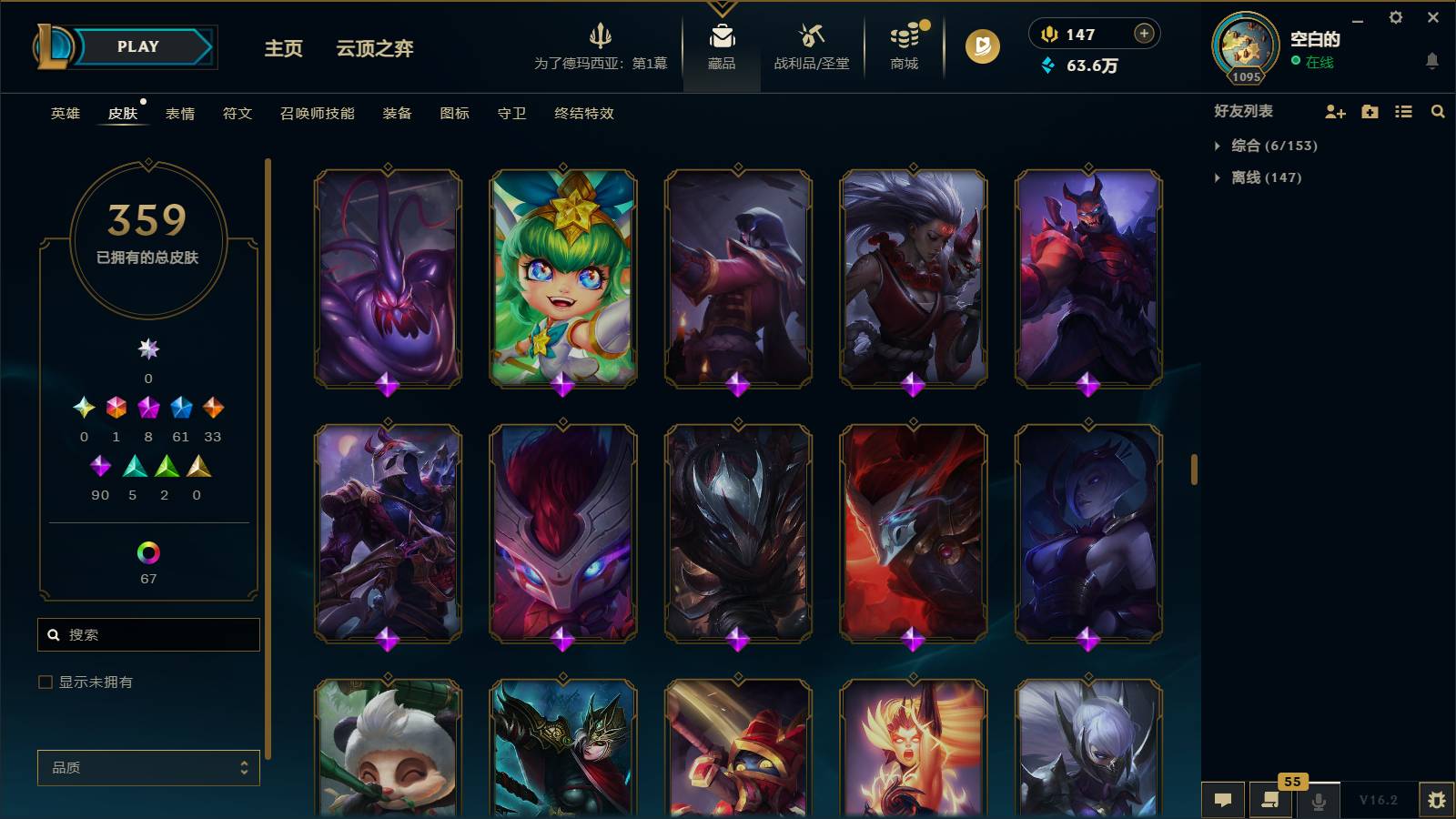Open the 云顶之弈 menu item
The height and width of the screenshot is (819, 1456).
click(374, 49)
